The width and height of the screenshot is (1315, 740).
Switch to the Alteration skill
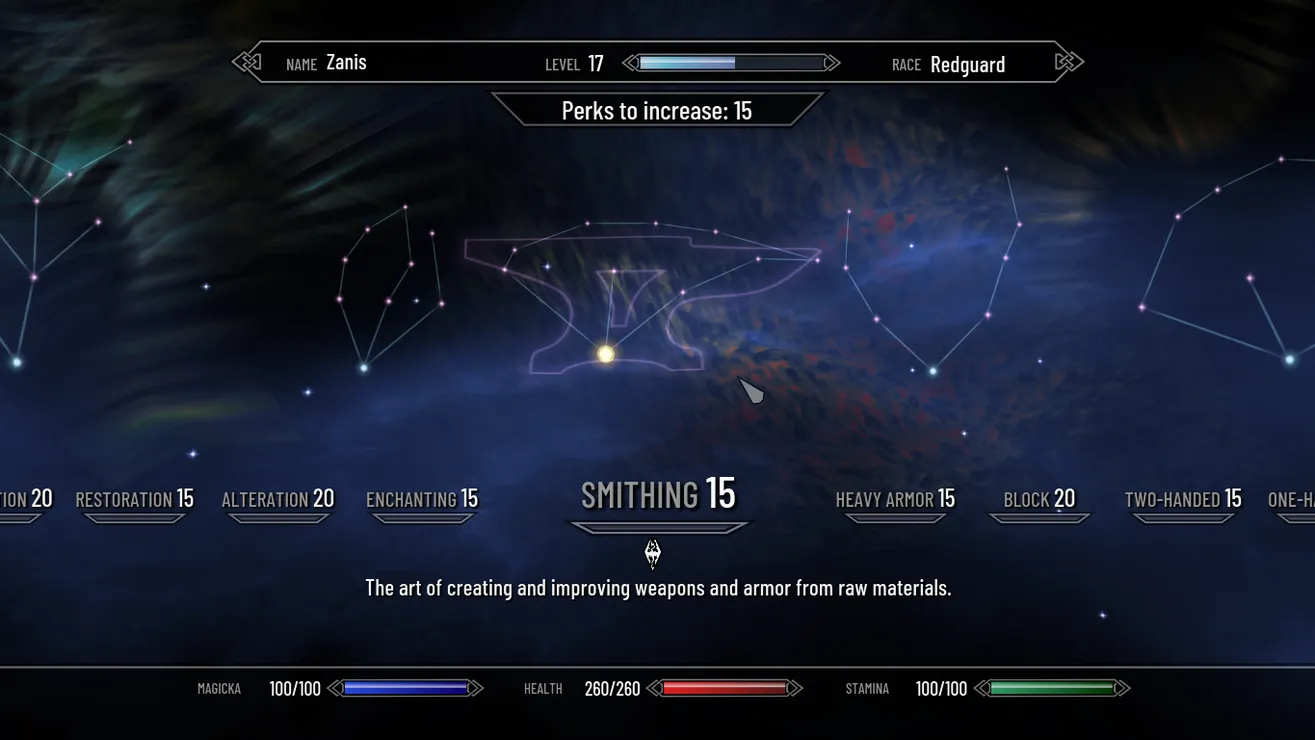(277, 499)
